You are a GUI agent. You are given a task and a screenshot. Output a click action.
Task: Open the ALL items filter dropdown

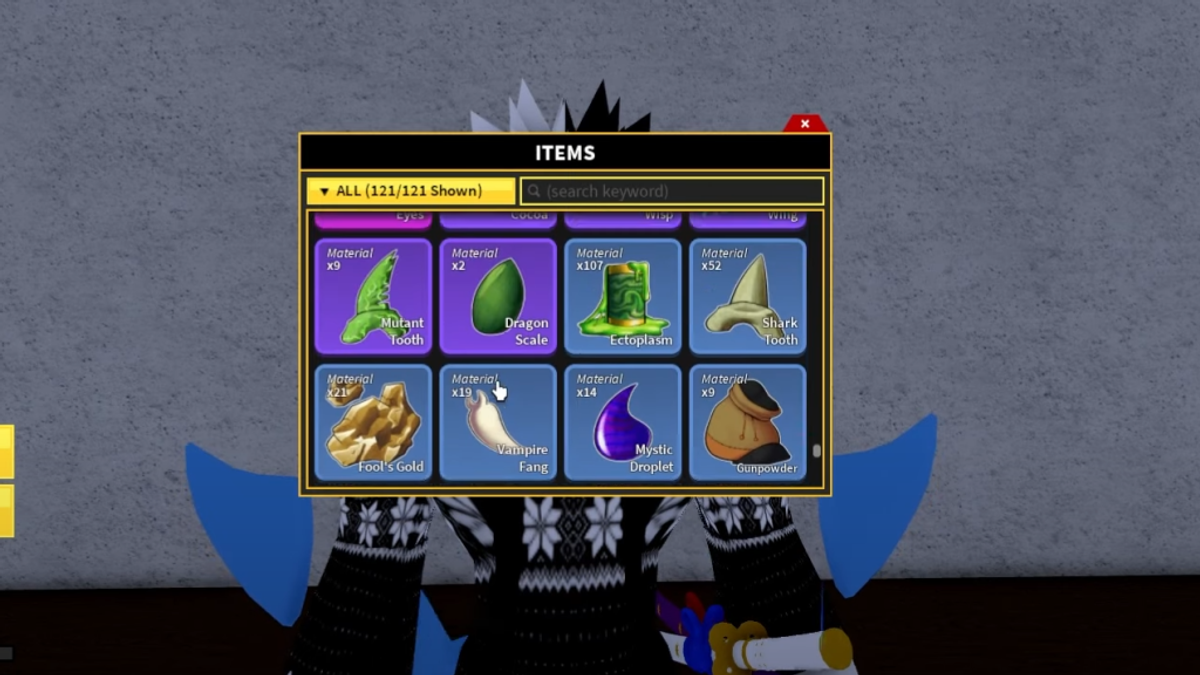(x=411, y=191)
